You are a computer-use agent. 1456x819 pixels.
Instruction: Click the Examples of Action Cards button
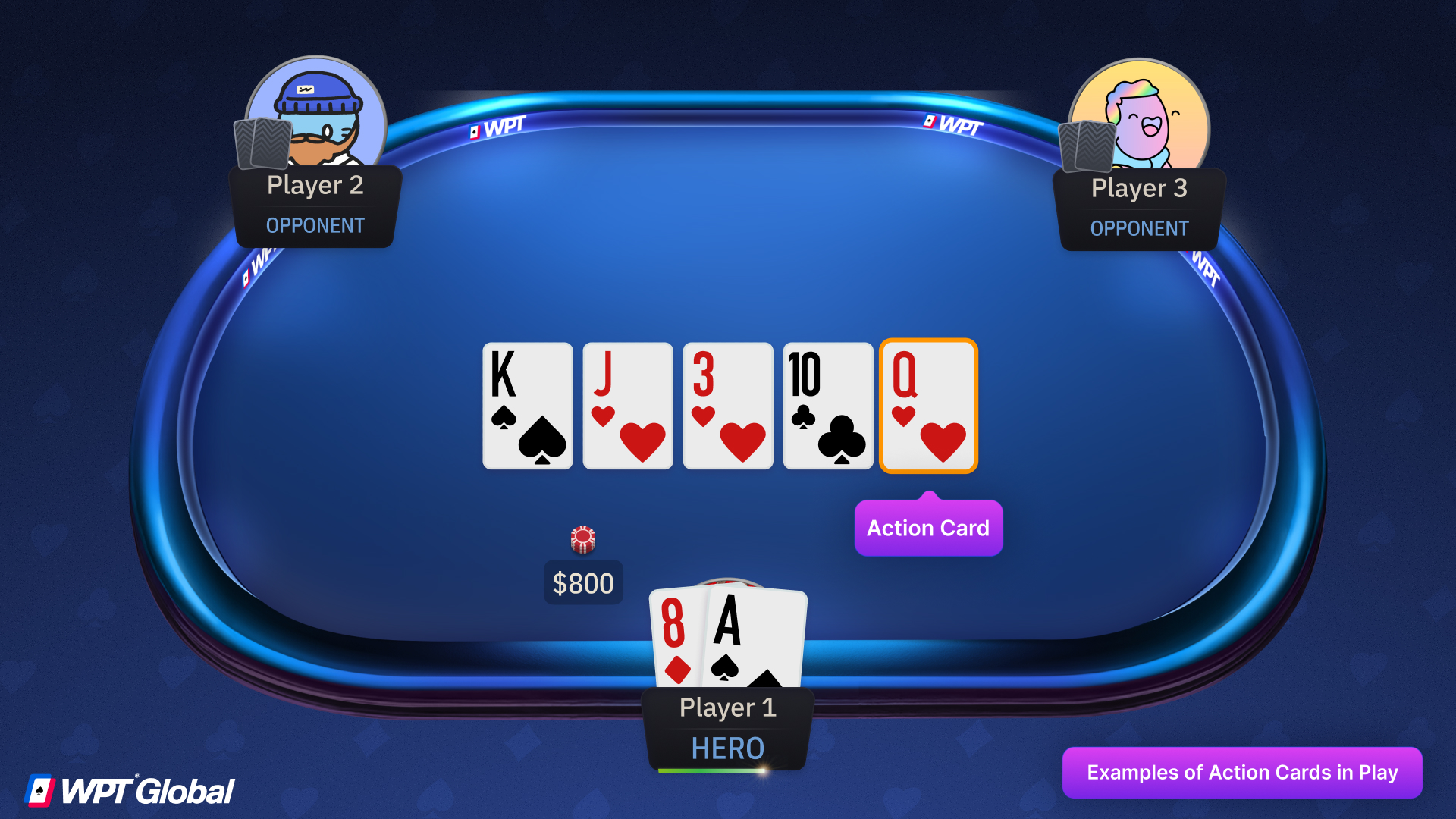coord(1243,773)
